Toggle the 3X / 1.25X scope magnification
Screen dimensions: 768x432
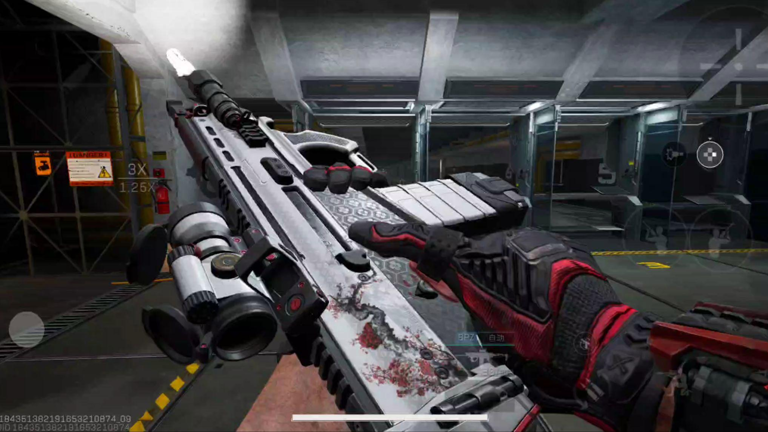point(139,178)
